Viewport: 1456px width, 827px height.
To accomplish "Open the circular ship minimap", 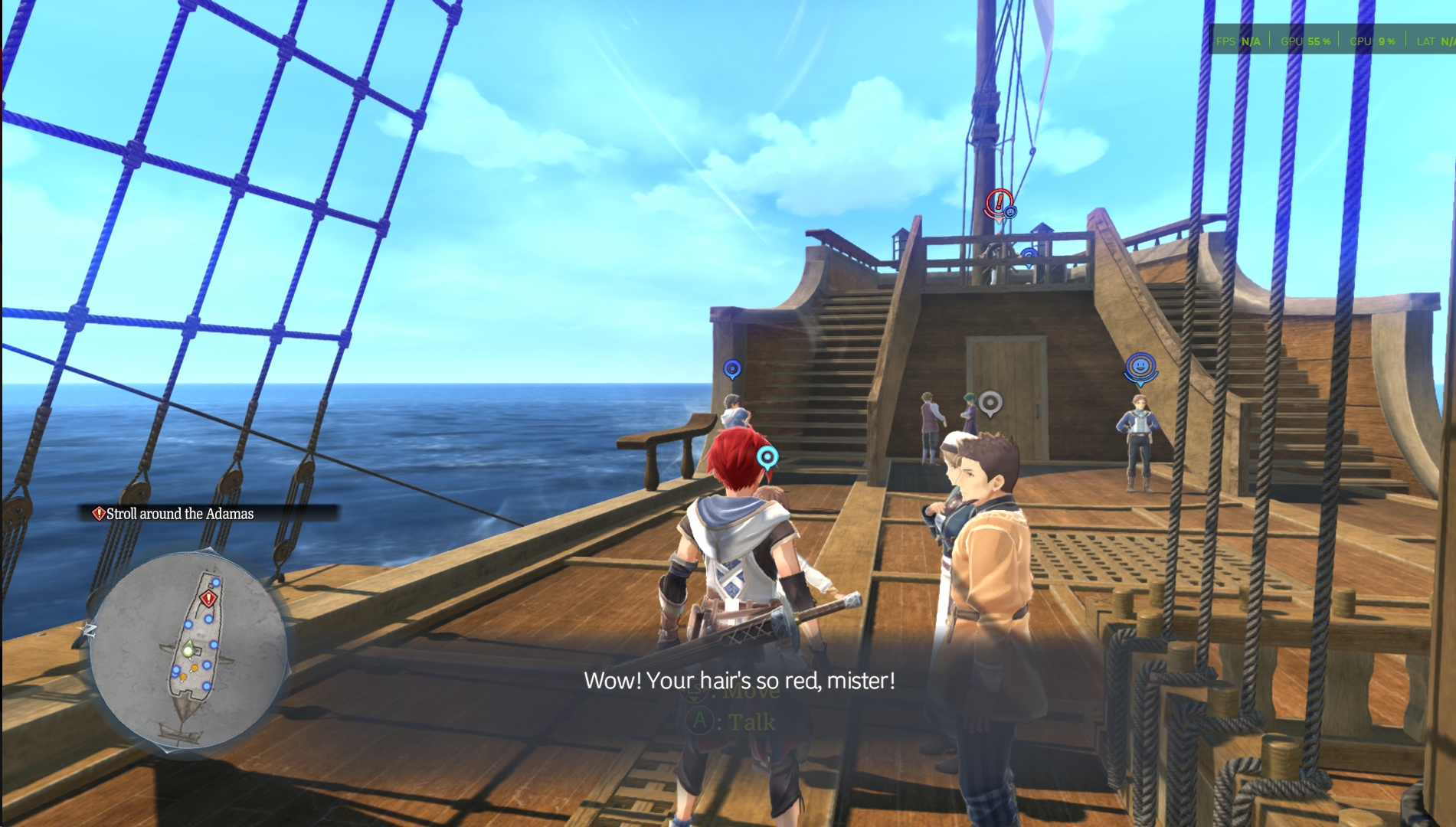I will point(188,652).
